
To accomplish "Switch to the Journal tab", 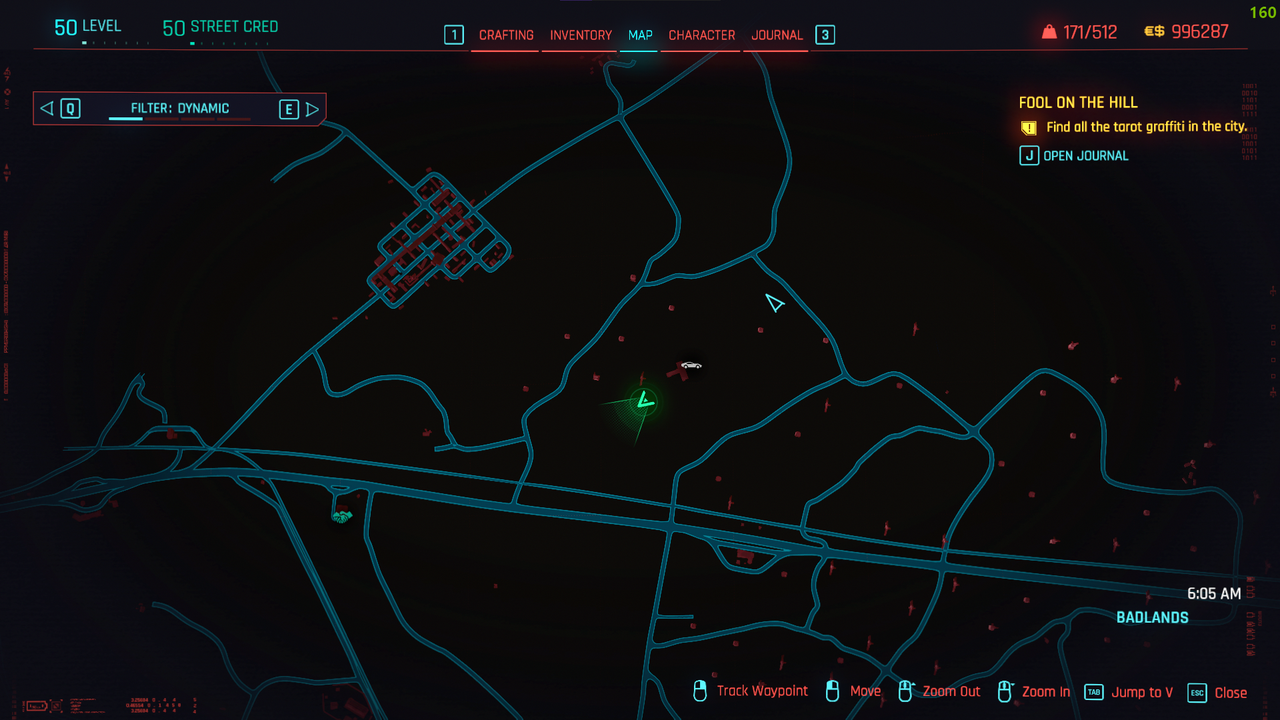I will tap(777, 35).
